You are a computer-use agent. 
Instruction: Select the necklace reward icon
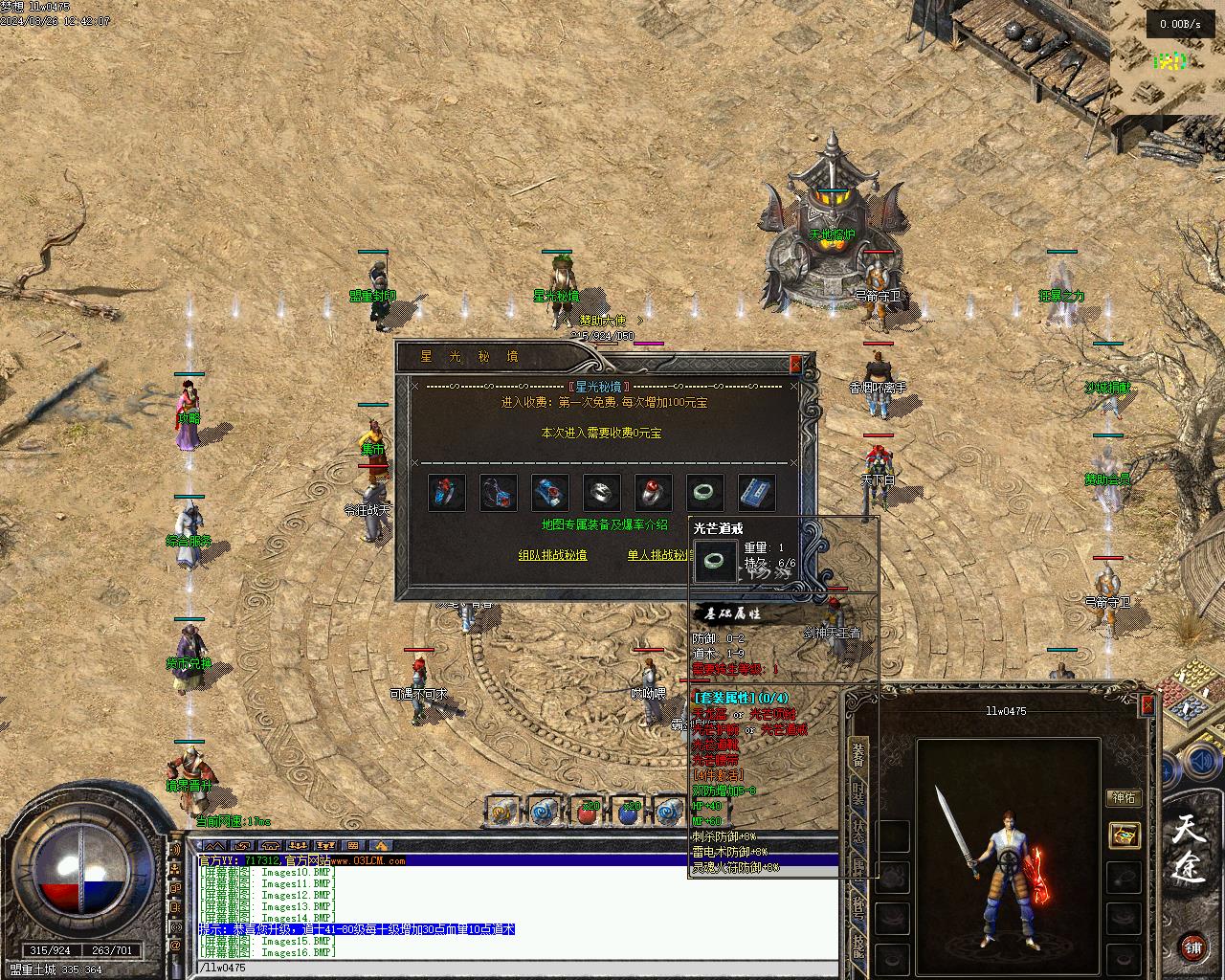point(499,493)
